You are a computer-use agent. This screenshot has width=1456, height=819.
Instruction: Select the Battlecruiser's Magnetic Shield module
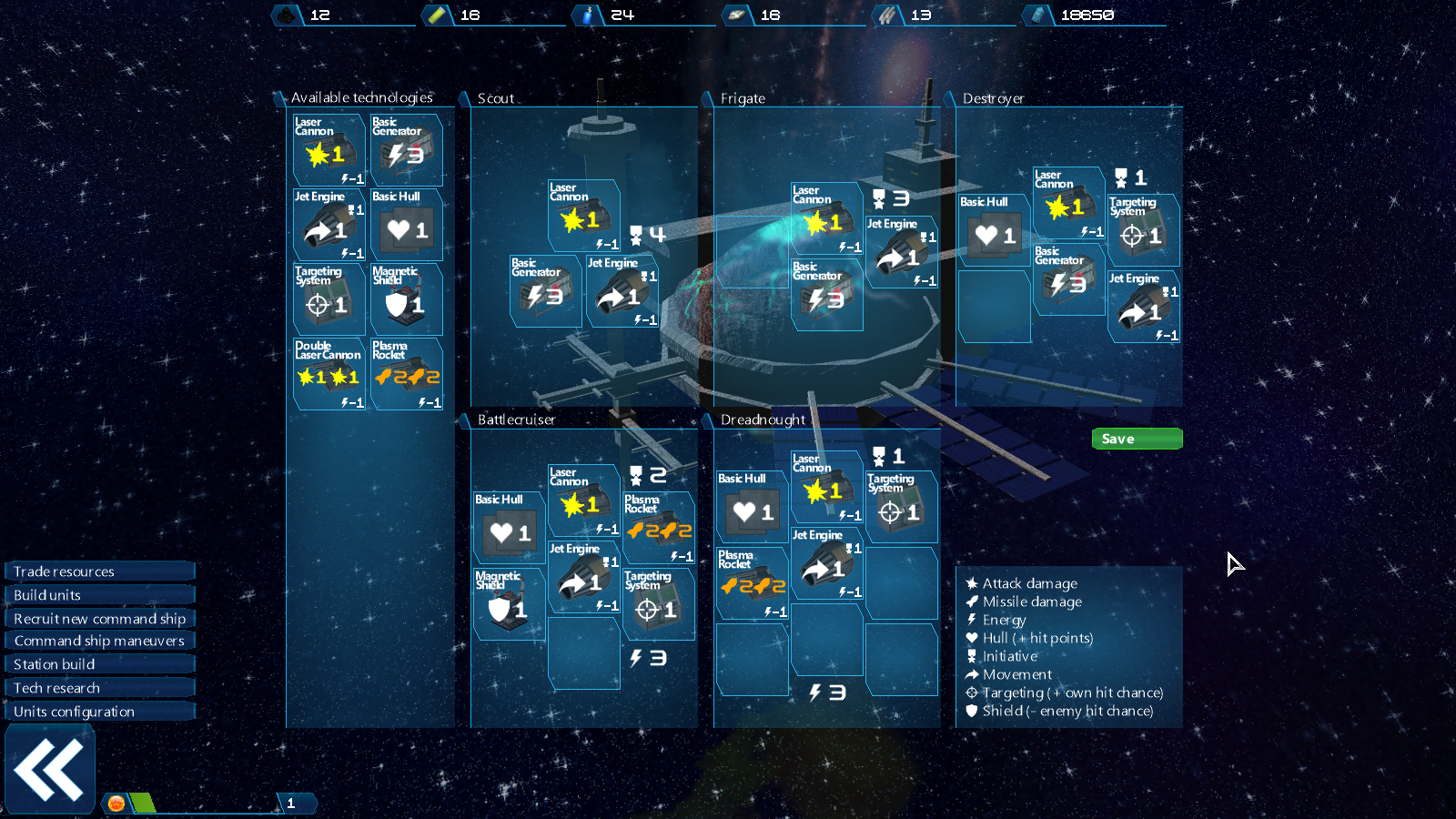[x=510, y=603]
